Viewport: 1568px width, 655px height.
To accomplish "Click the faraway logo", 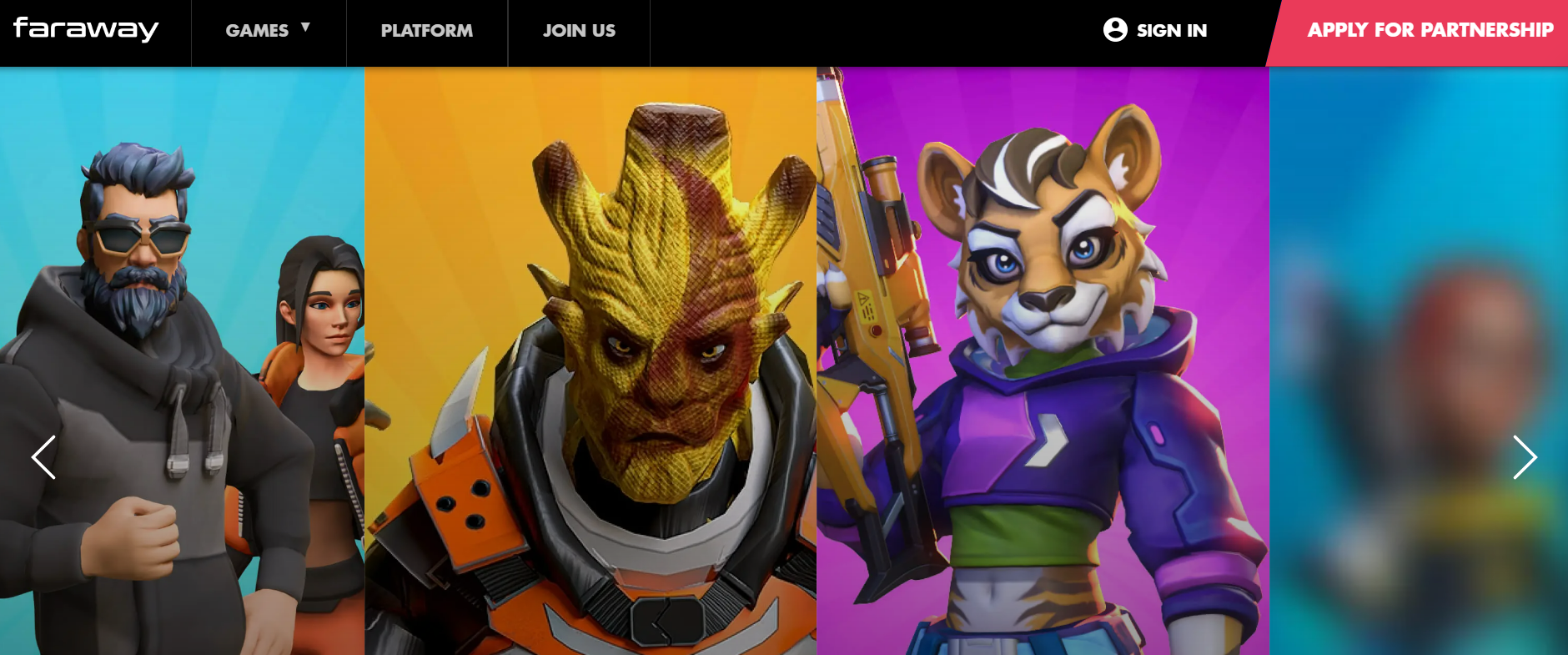I will pyautogui.click(x=86, y=29).
